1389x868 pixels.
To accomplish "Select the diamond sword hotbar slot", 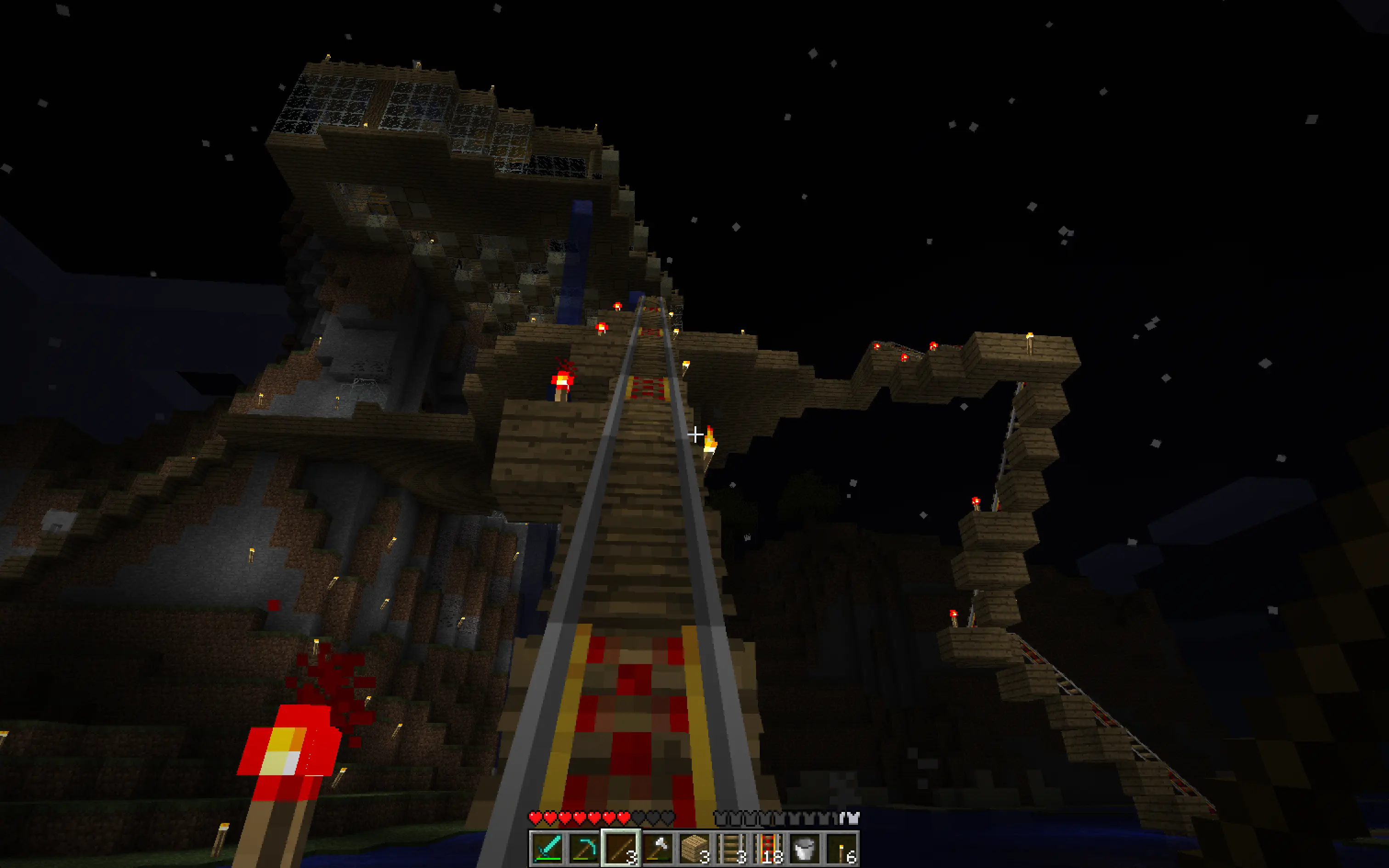I will (546, 847).
